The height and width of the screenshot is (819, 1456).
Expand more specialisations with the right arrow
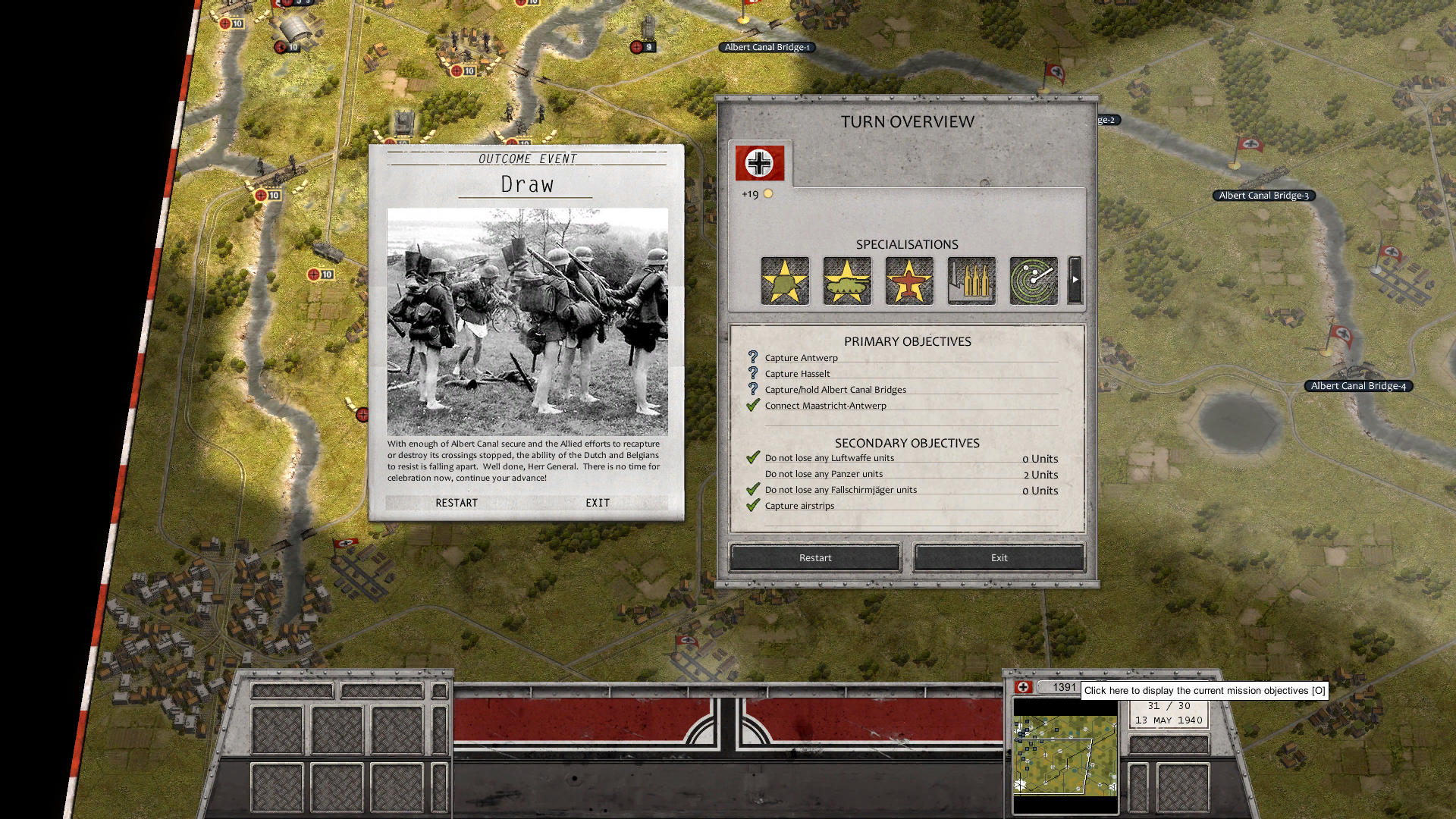point(1075,281)
